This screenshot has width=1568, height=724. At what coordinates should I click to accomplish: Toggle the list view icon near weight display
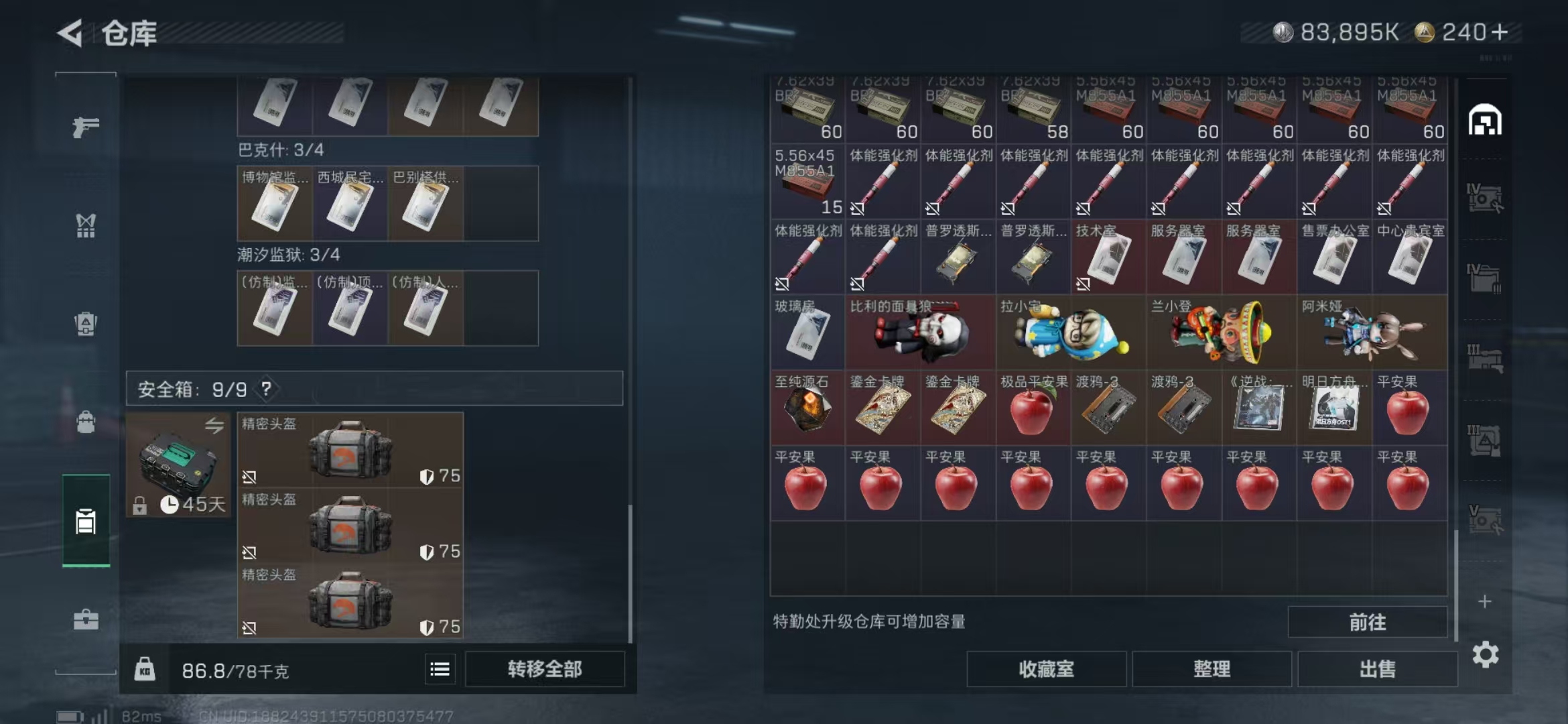coord(440,668)
